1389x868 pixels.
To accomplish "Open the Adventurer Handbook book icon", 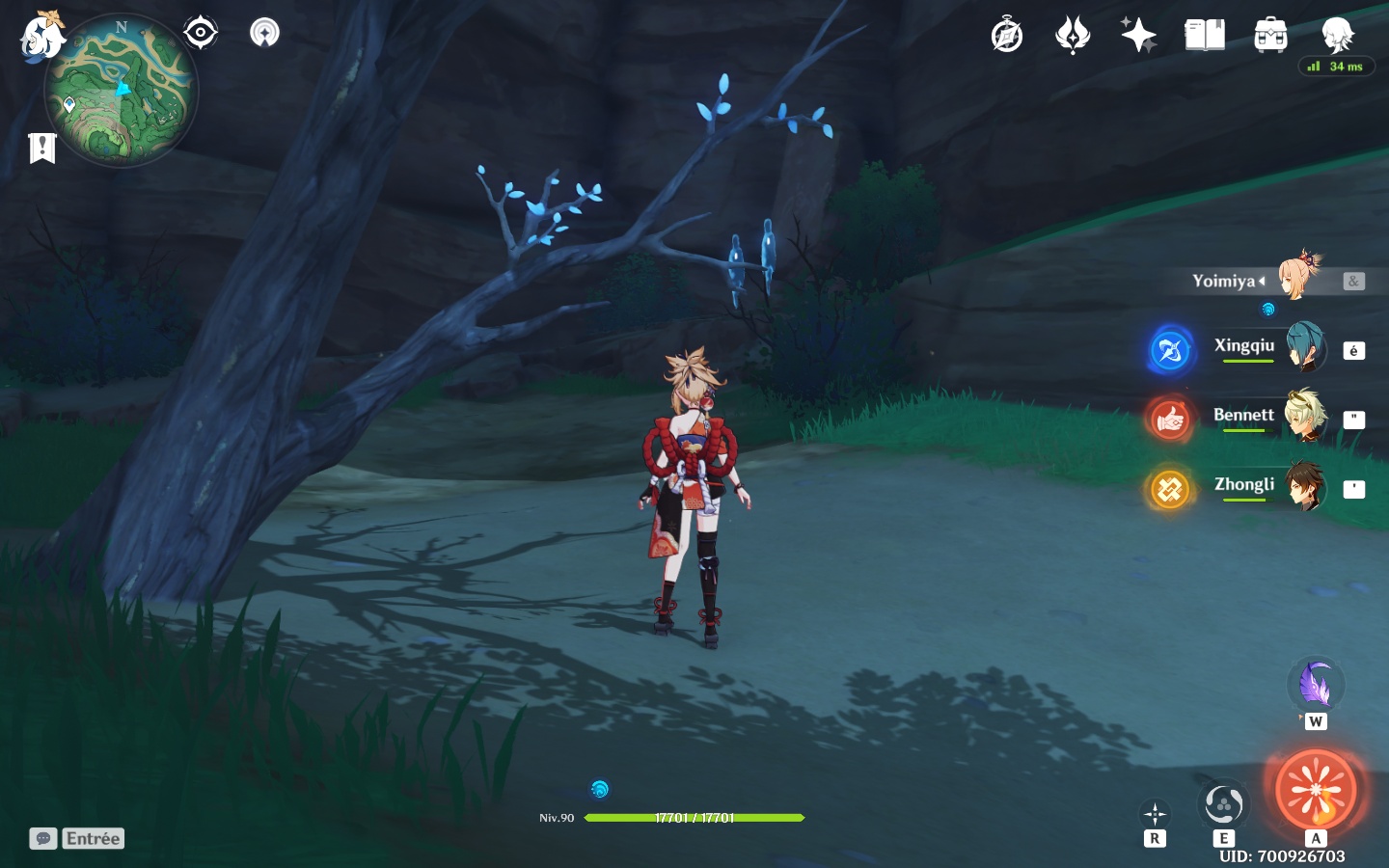I will pos(1205,36).
